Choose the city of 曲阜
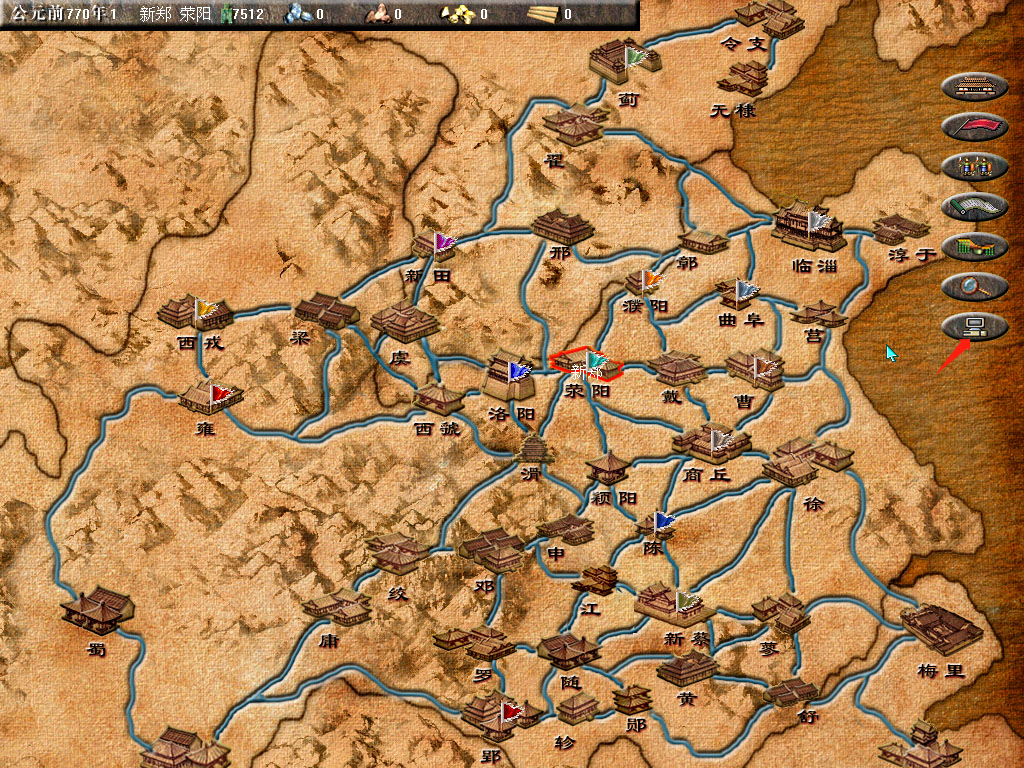The width and height of the screenshot is (1024, 768). [740, 294]
